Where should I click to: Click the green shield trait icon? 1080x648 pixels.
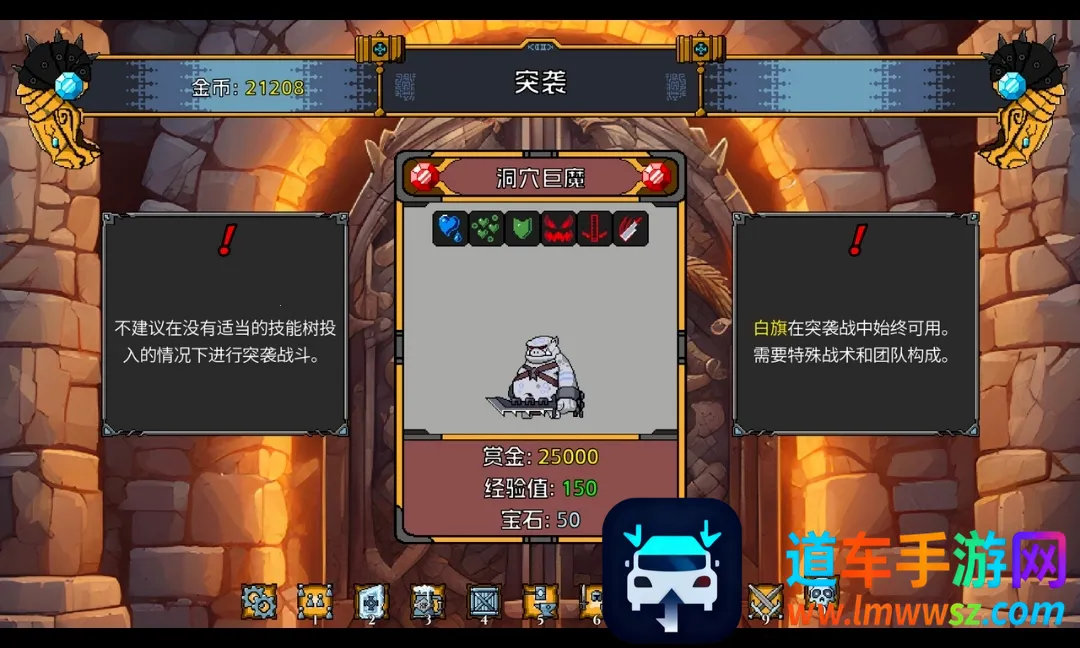coord(522,228)
